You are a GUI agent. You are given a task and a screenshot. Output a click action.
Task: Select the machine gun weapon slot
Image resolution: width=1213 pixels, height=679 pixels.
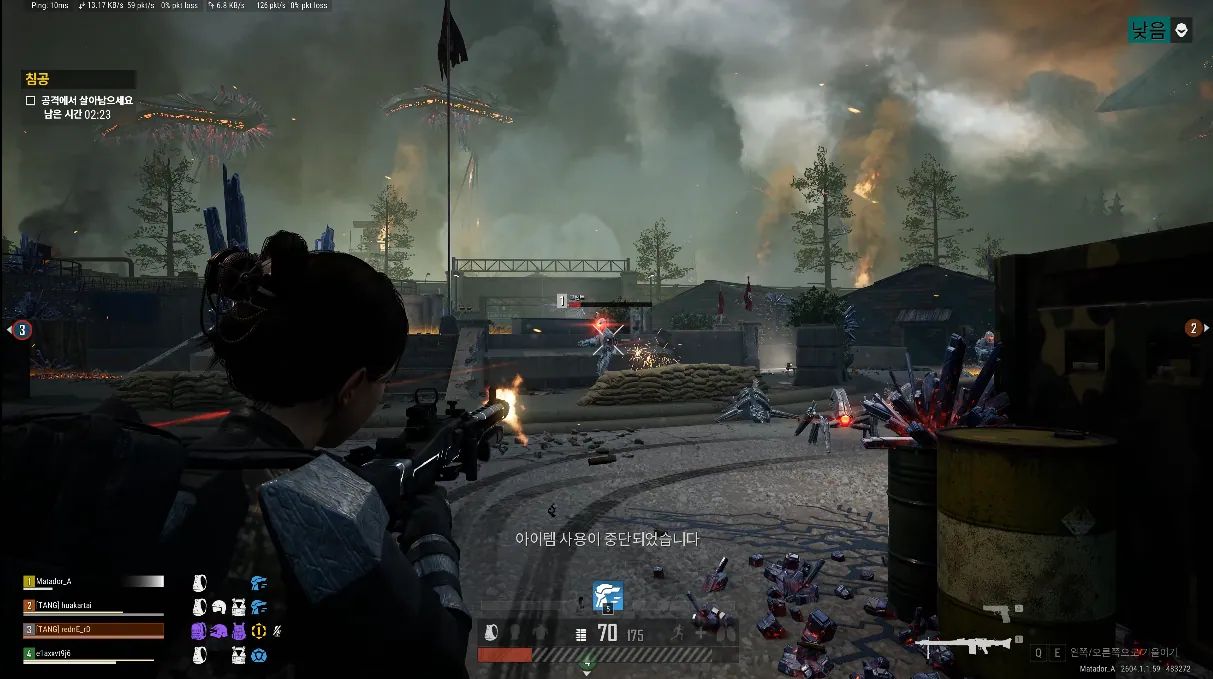[967, 646]
